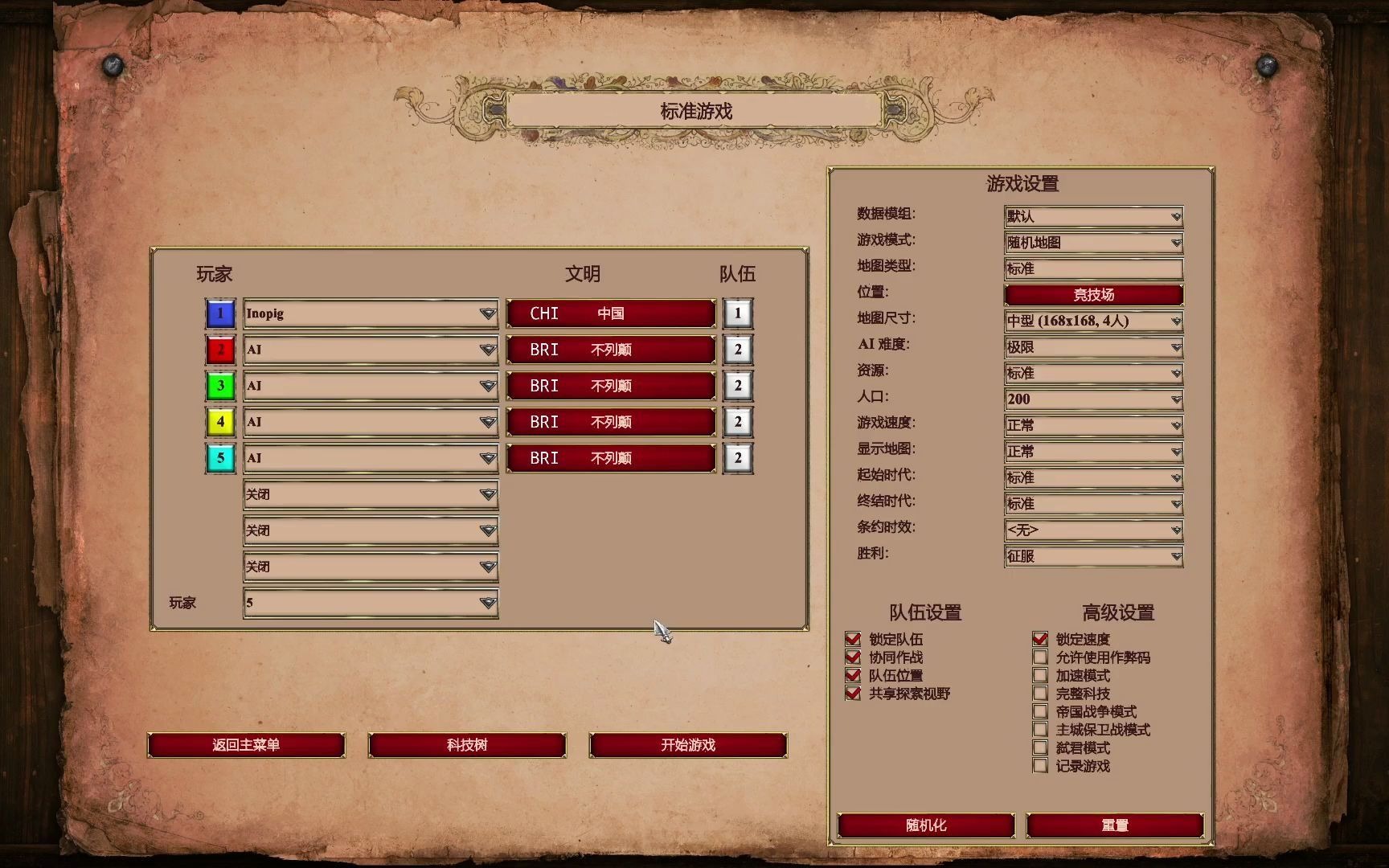The width and height of the screenshot is (1389, 868).
Task: Disable the 协同作战 checkbox
Action: tap(853, 657)
